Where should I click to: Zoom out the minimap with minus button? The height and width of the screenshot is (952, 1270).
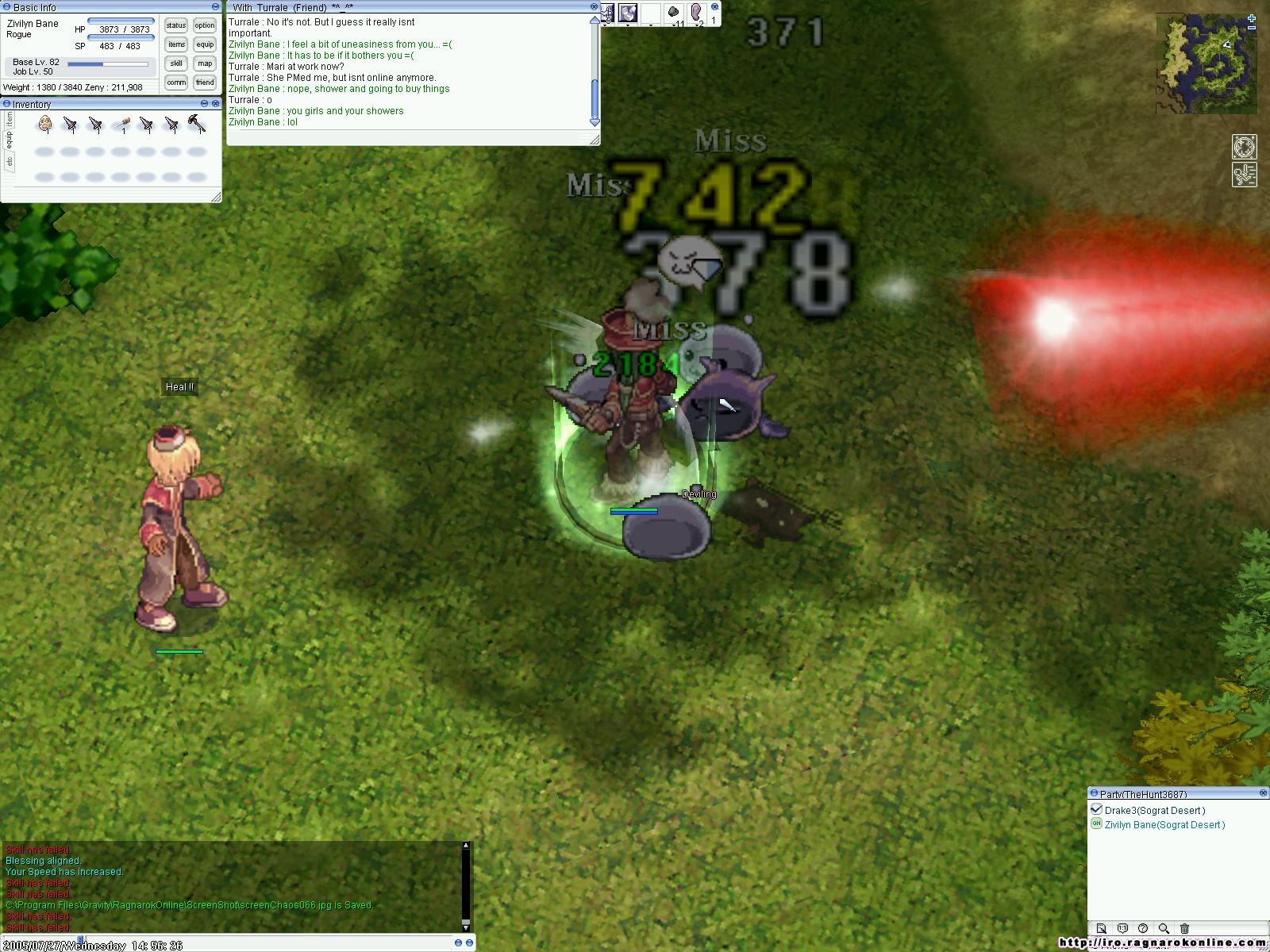tap(1252, 29)
